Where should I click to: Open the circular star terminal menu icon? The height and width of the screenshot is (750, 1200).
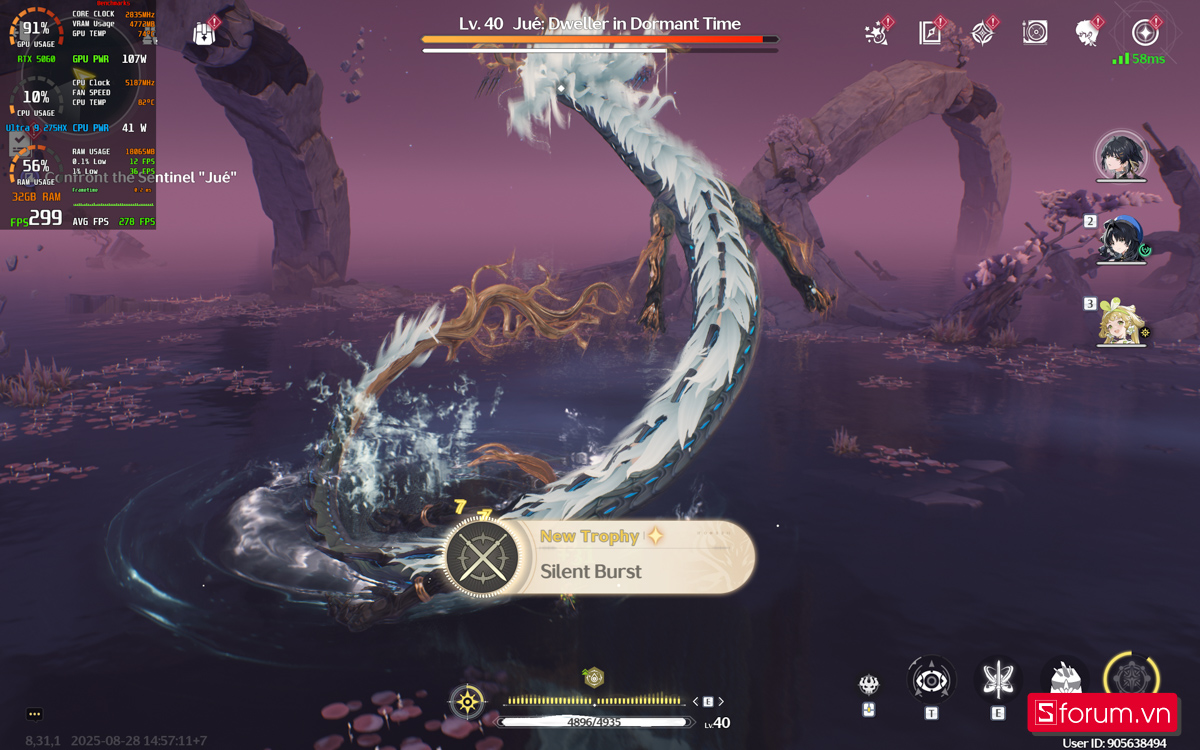click(x=1145, y=33)
